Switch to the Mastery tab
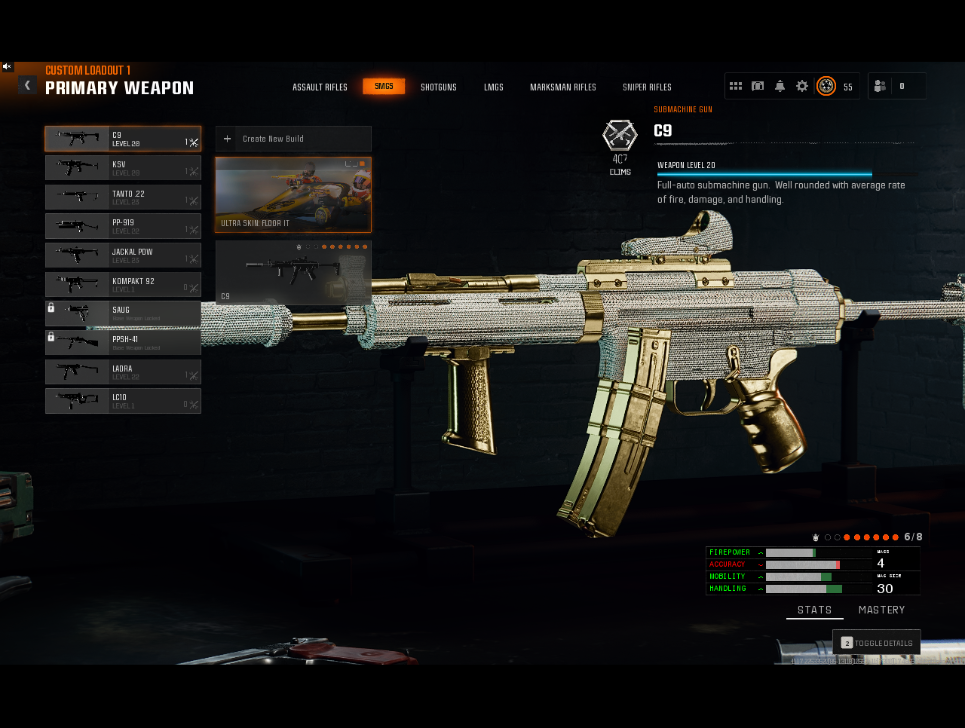965x728 pixels. [x=881, y=610]
